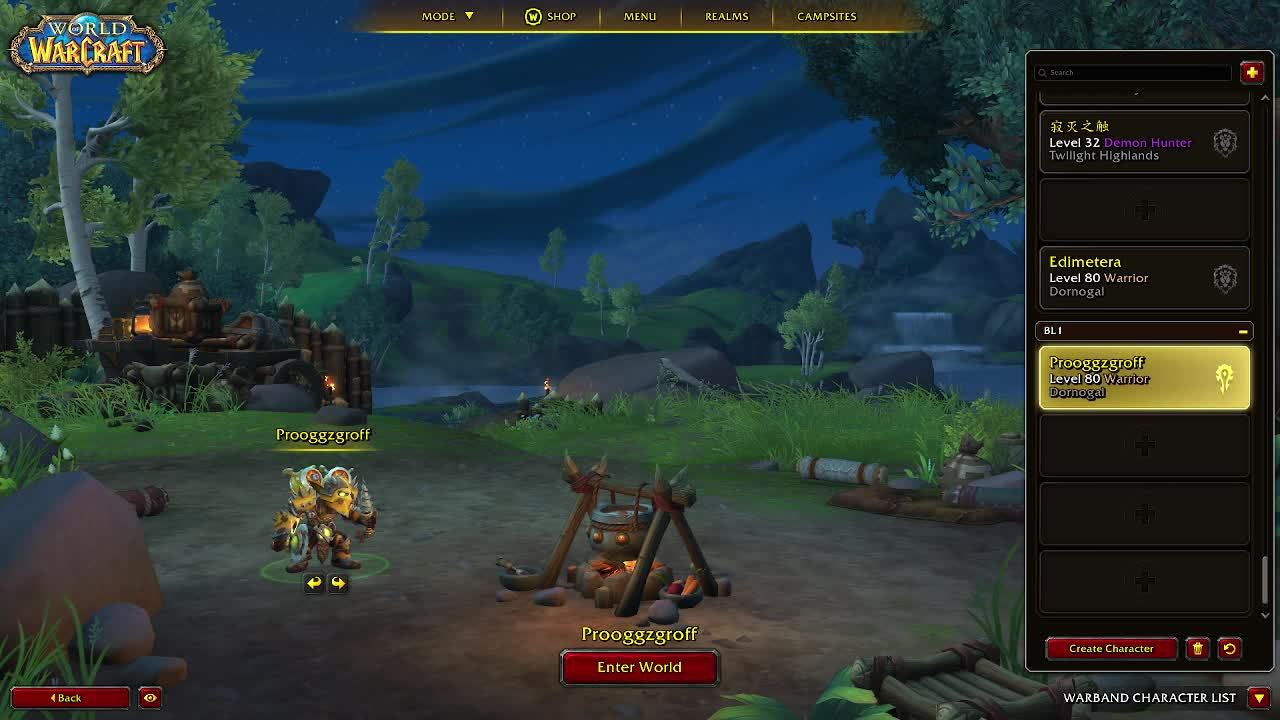Click the red plus button beside search
This screenshot has width=1280, height=720.
1251,72
